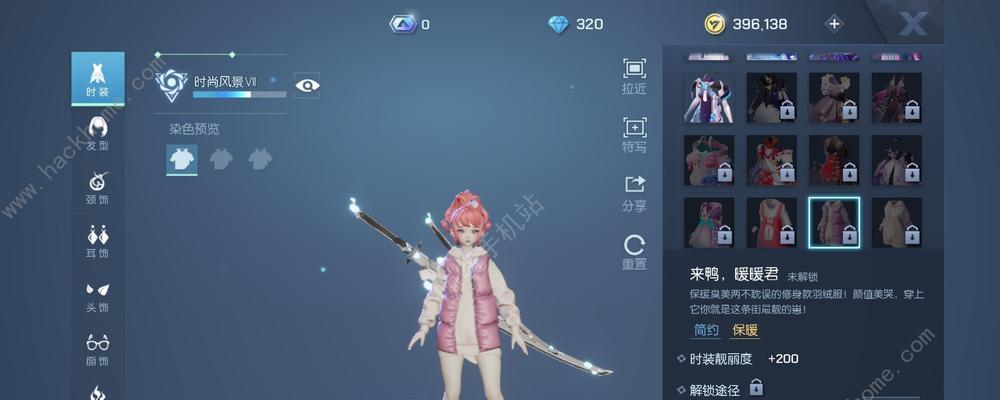
Task: Select the first highlighted dye preview shirt
Action: (182, 158)
